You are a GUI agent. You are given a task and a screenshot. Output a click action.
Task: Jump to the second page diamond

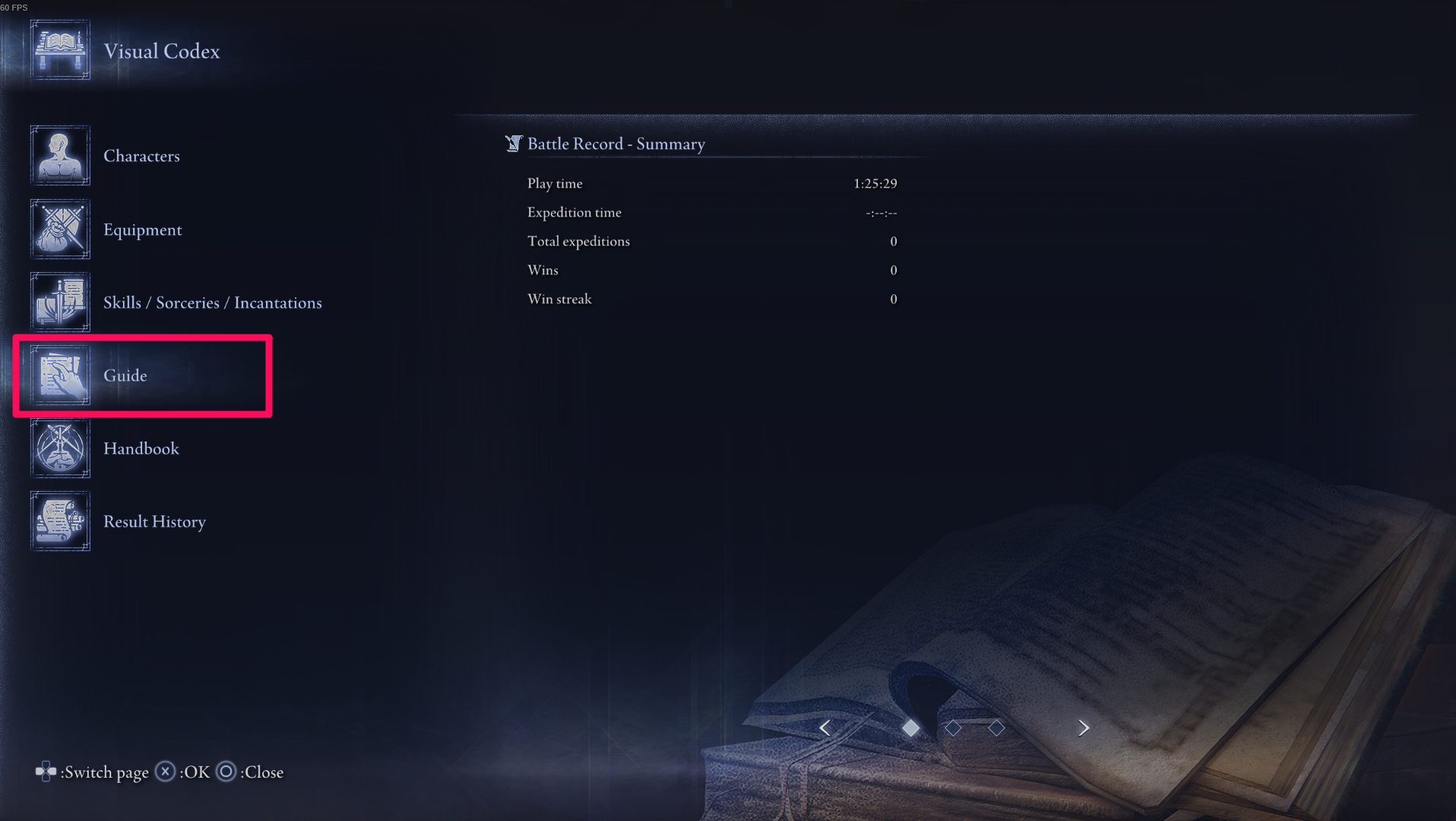[953, 728]
